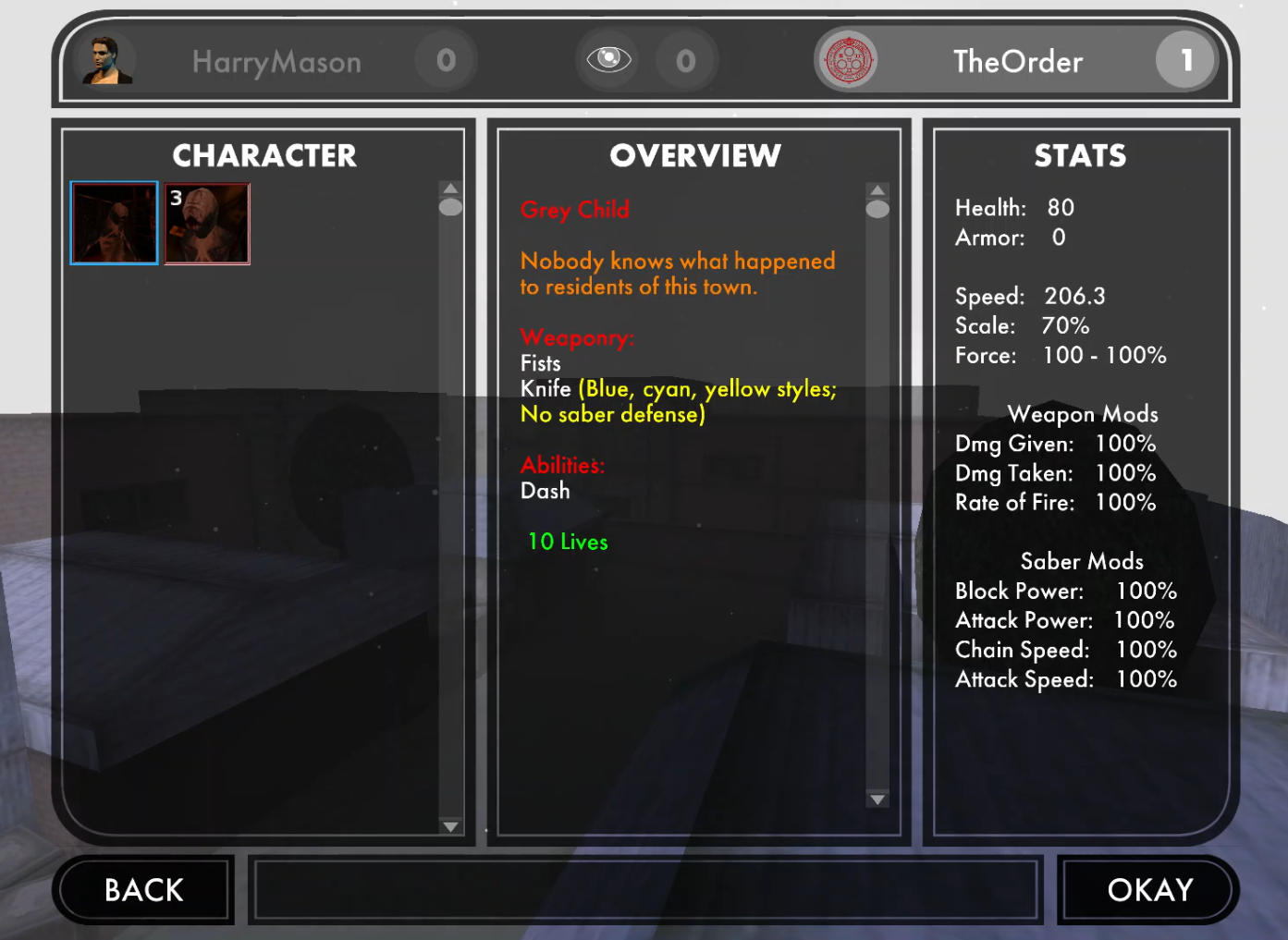Select the Grey Child character portrait
Screen dimensions: 1288x940
point(115,223)
